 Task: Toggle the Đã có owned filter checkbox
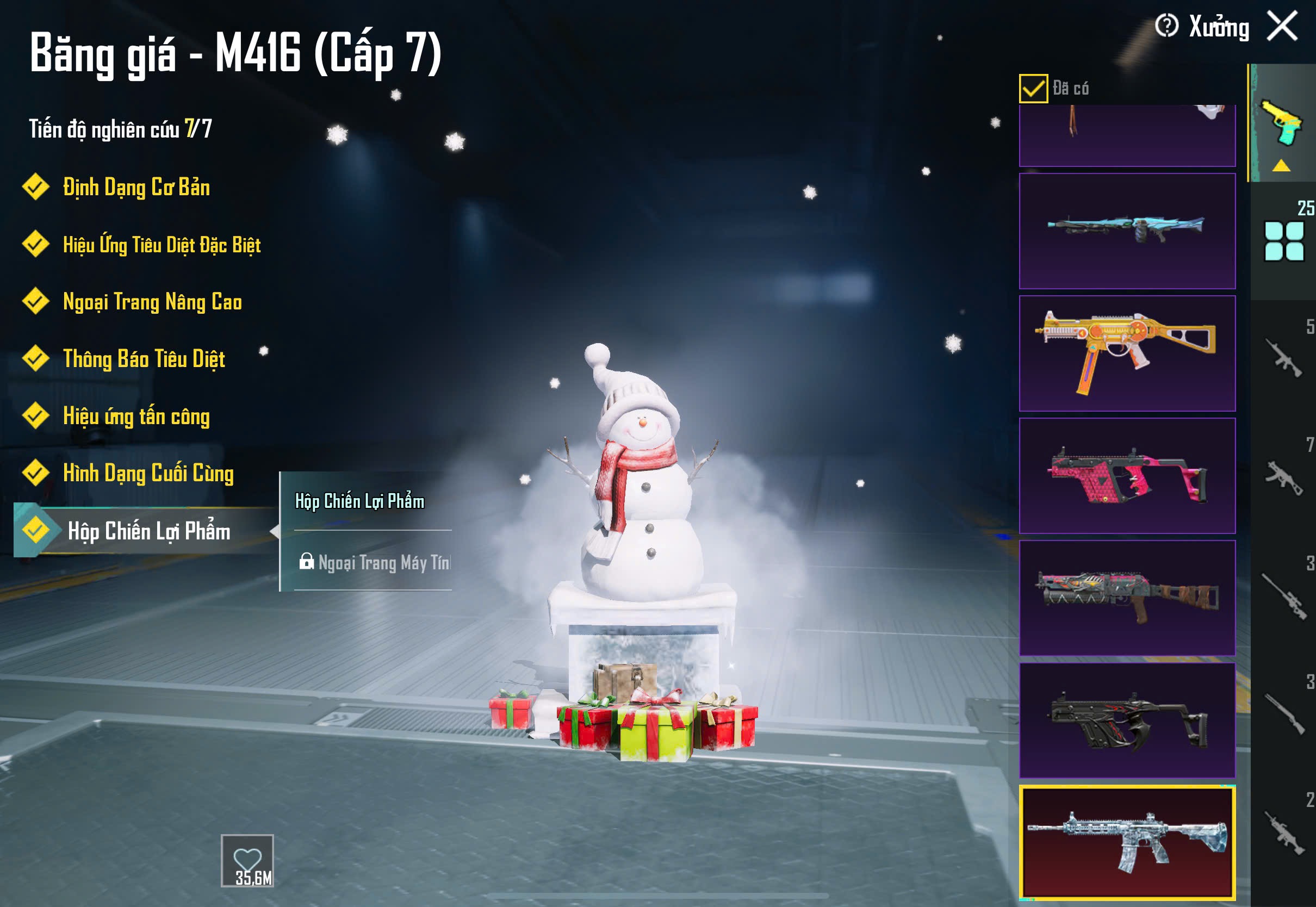coord(1033,89)
